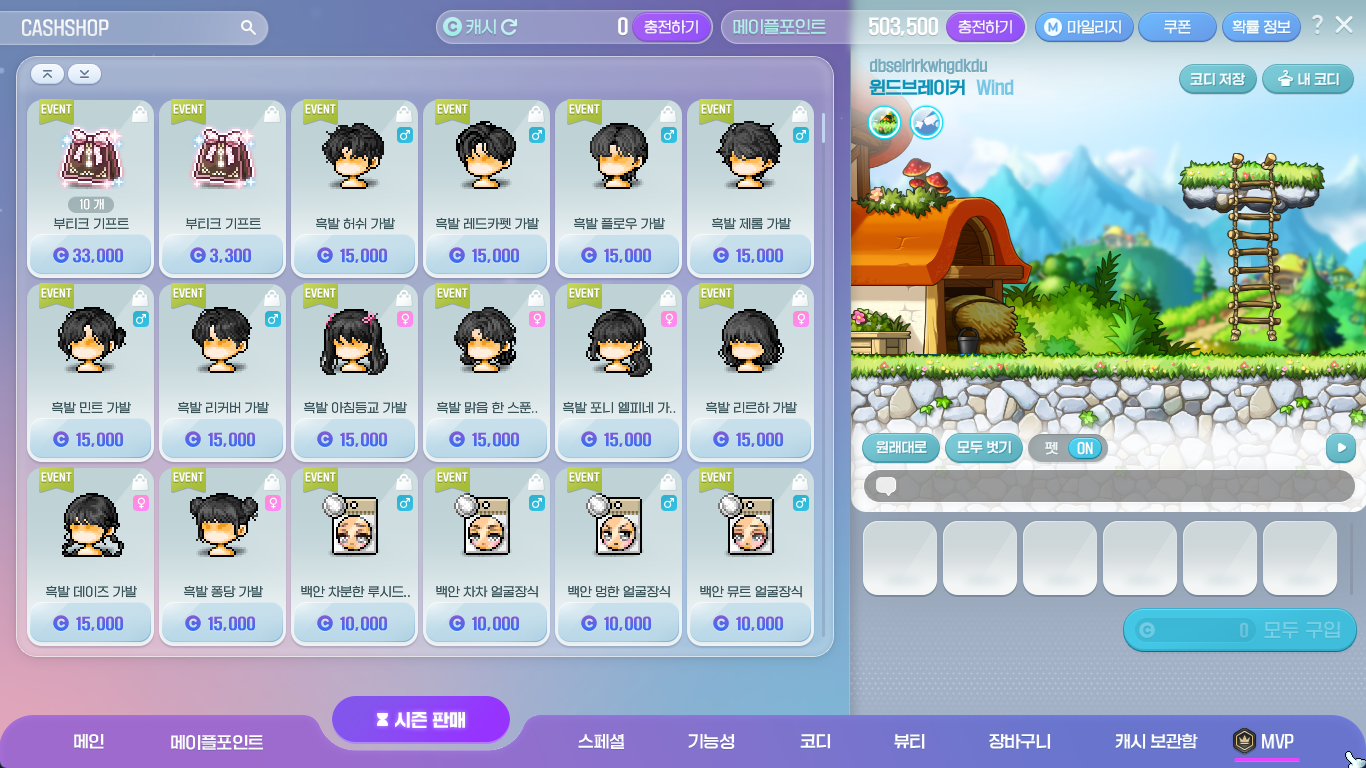Screen dimensions: 1366x768
Task: Choose the 흑발 허쉬 가발 wig
Action: point(355,188)
